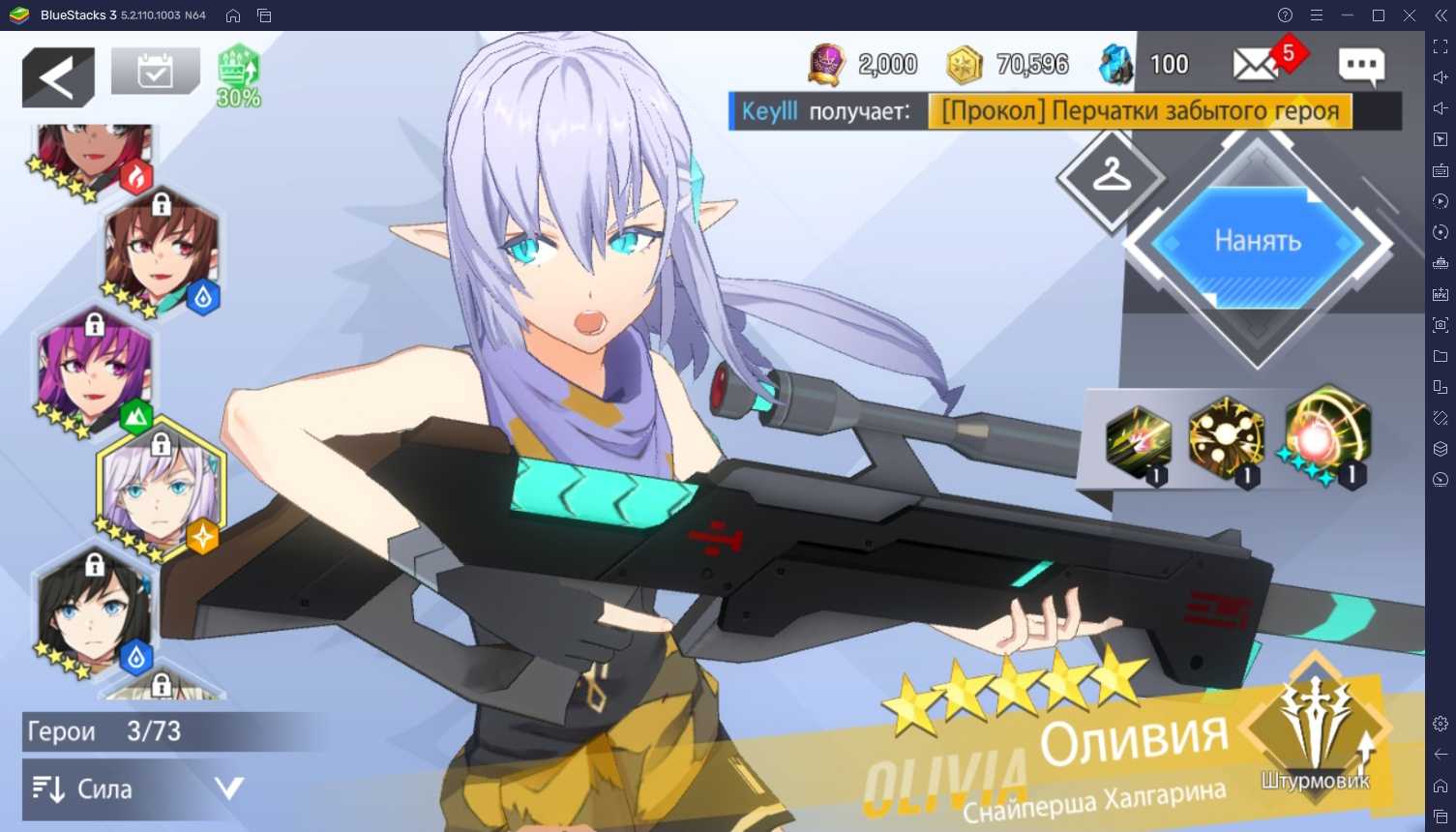Viewport: 1456px width, 832px height.
Task: Open the calendar checklist button
Action: coord(155,72)
